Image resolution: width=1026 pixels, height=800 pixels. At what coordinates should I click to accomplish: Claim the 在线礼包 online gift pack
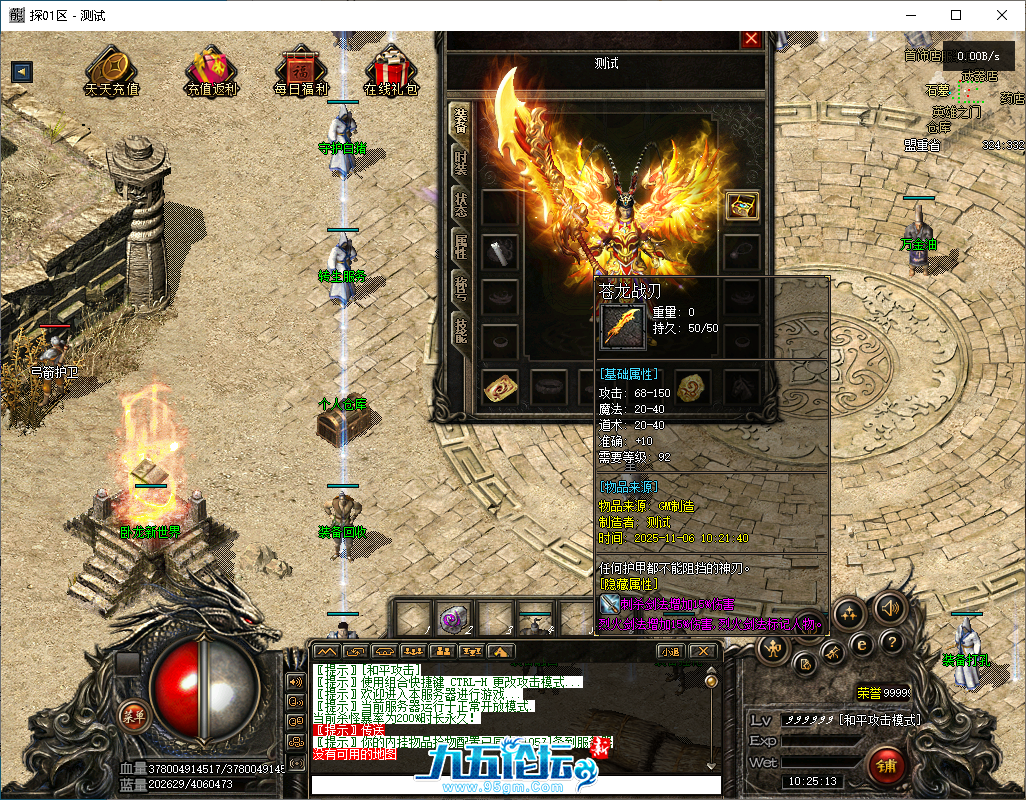coord(391,70)
